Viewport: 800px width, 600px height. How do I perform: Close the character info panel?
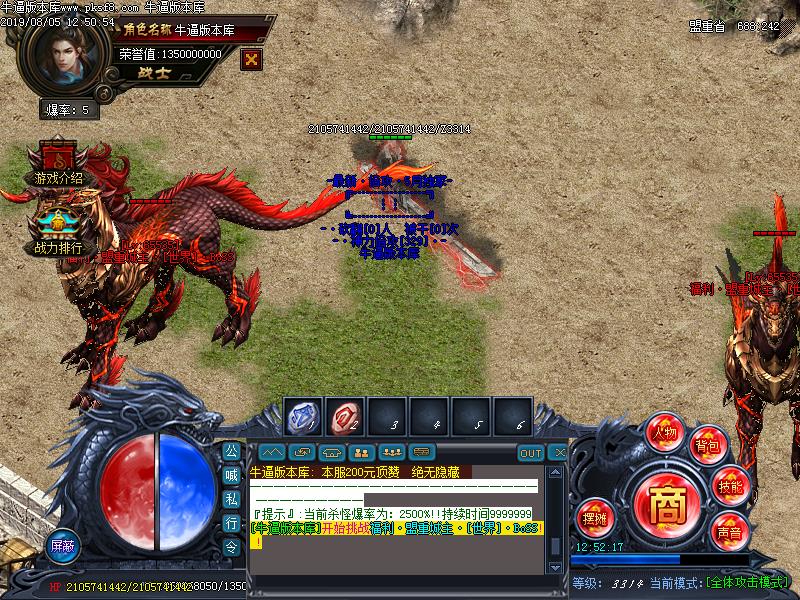pyautogui.click(x=252, y=58)
